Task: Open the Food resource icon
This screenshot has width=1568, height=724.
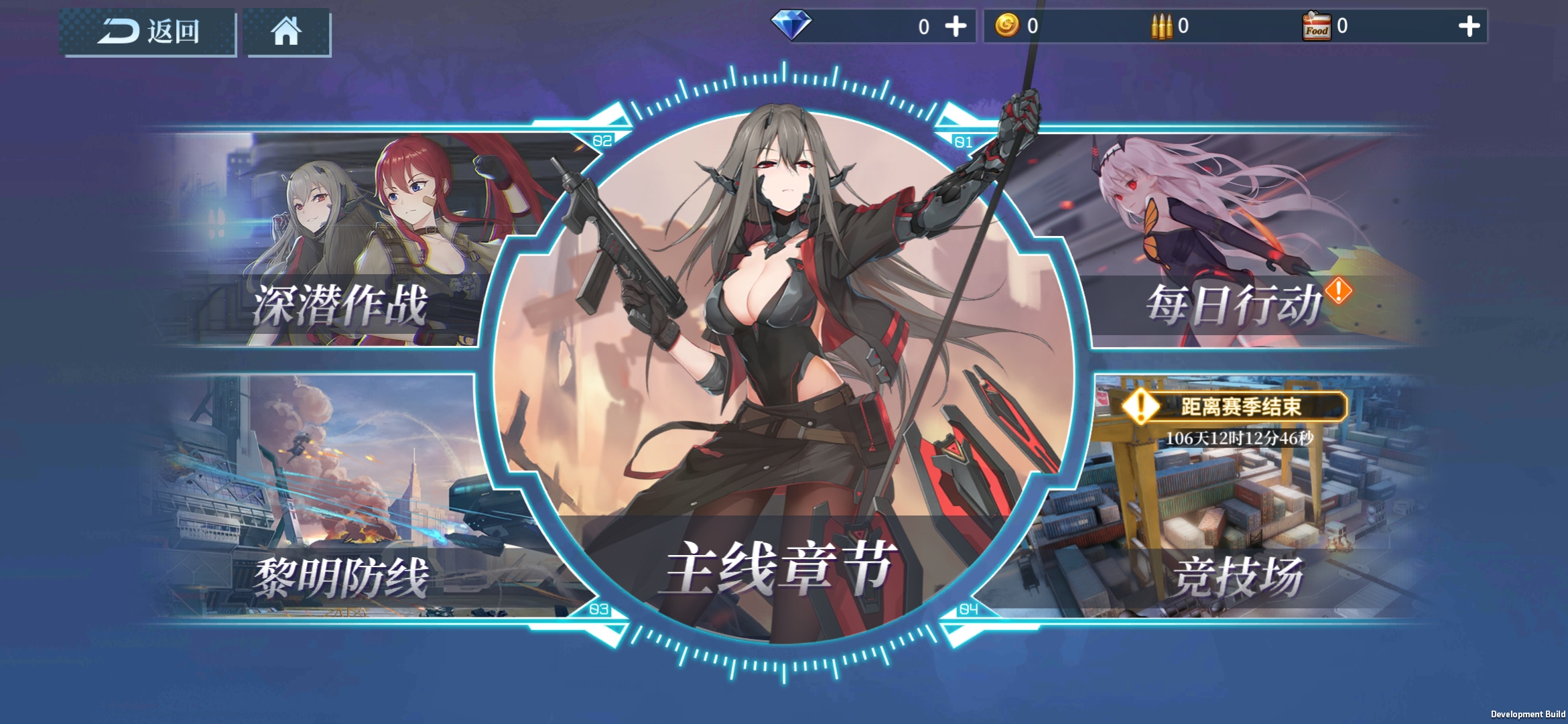Action: [1317, 25]
